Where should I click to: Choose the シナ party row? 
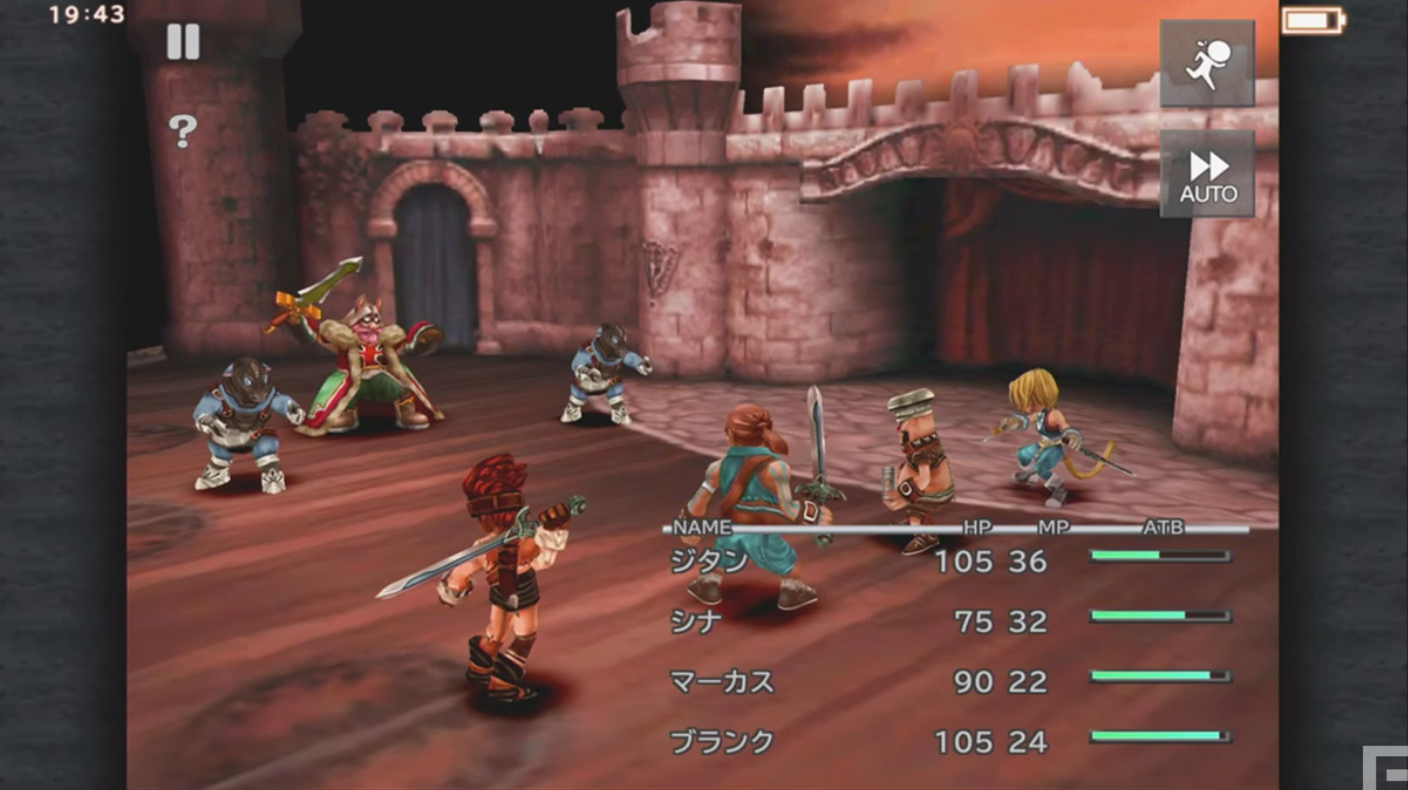pos(696,622)
